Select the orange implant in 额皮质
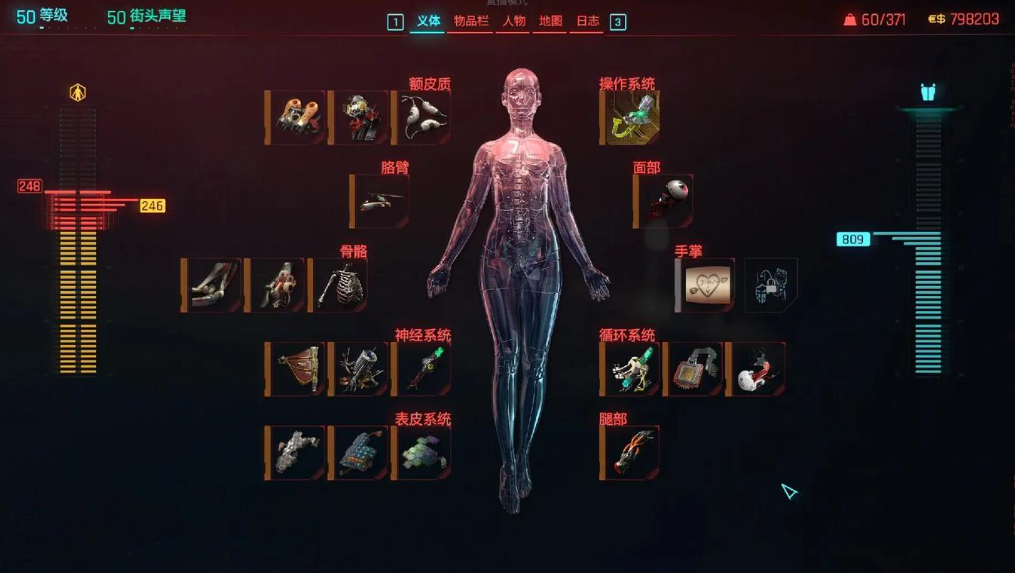The image size is (1015, 573). pos(298,118)
